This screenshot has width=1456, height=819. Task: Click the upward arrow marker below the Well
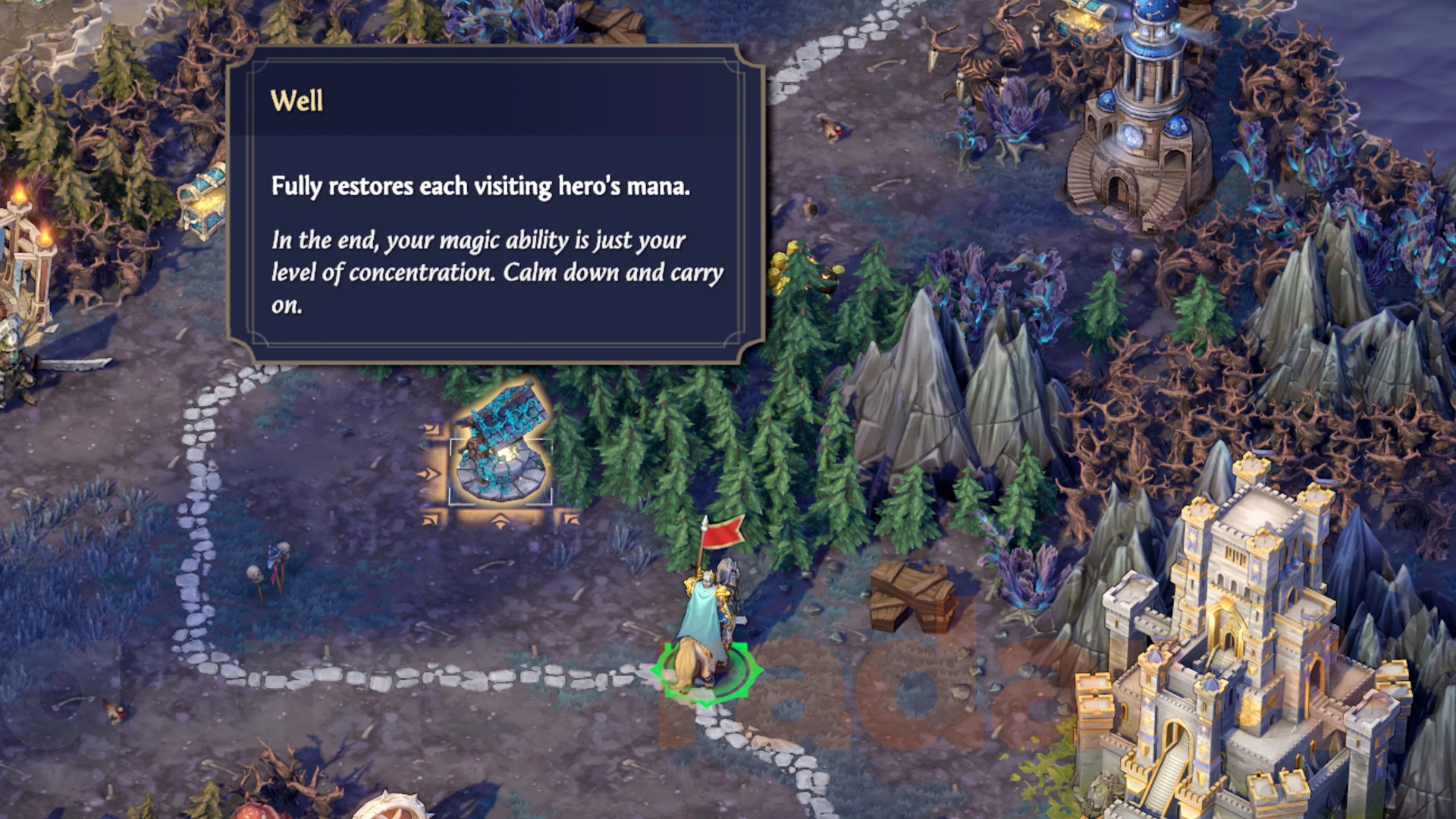click(499, 521)
